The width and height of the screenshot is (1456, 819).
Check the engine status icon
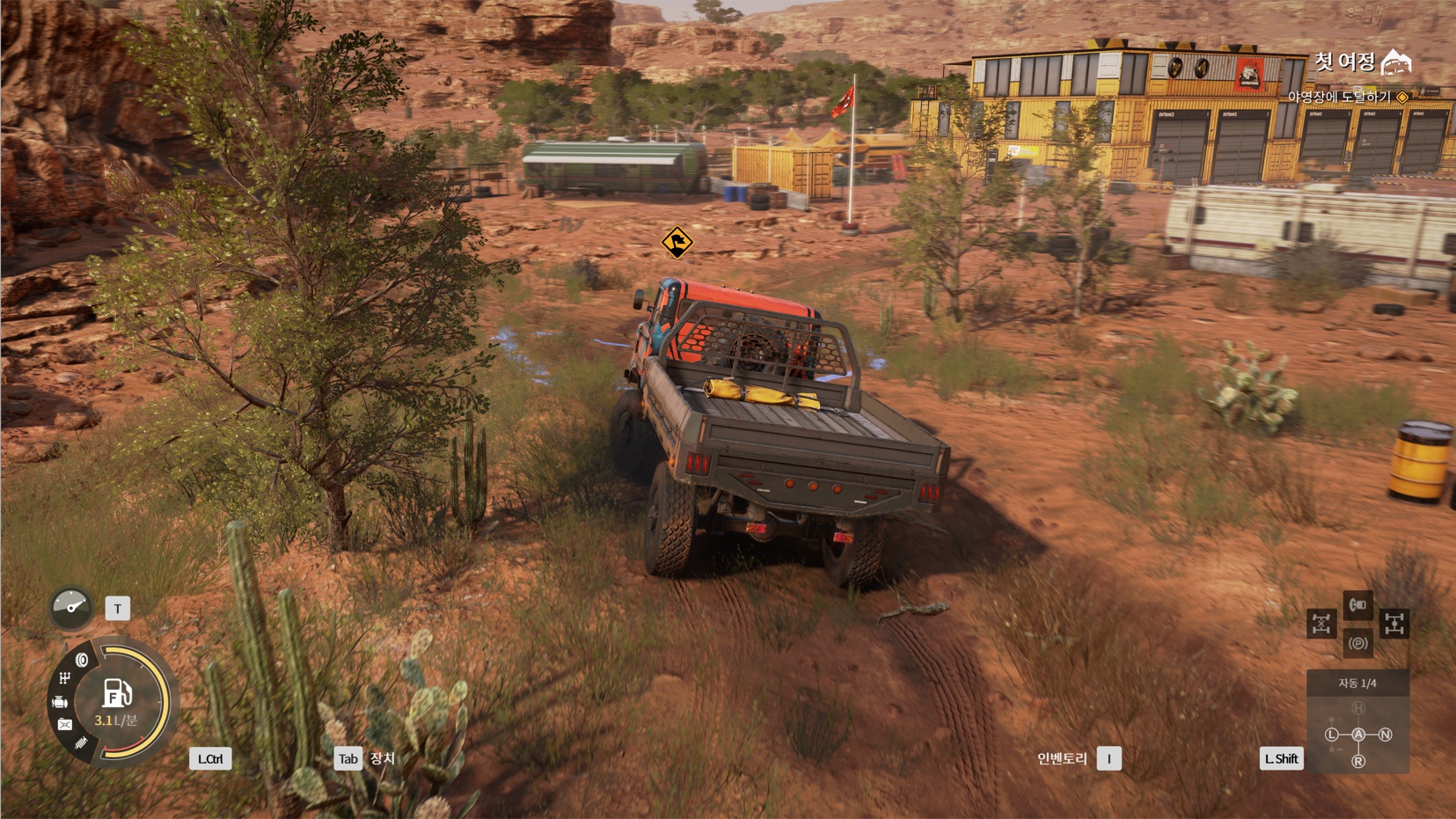pos(60,702)
